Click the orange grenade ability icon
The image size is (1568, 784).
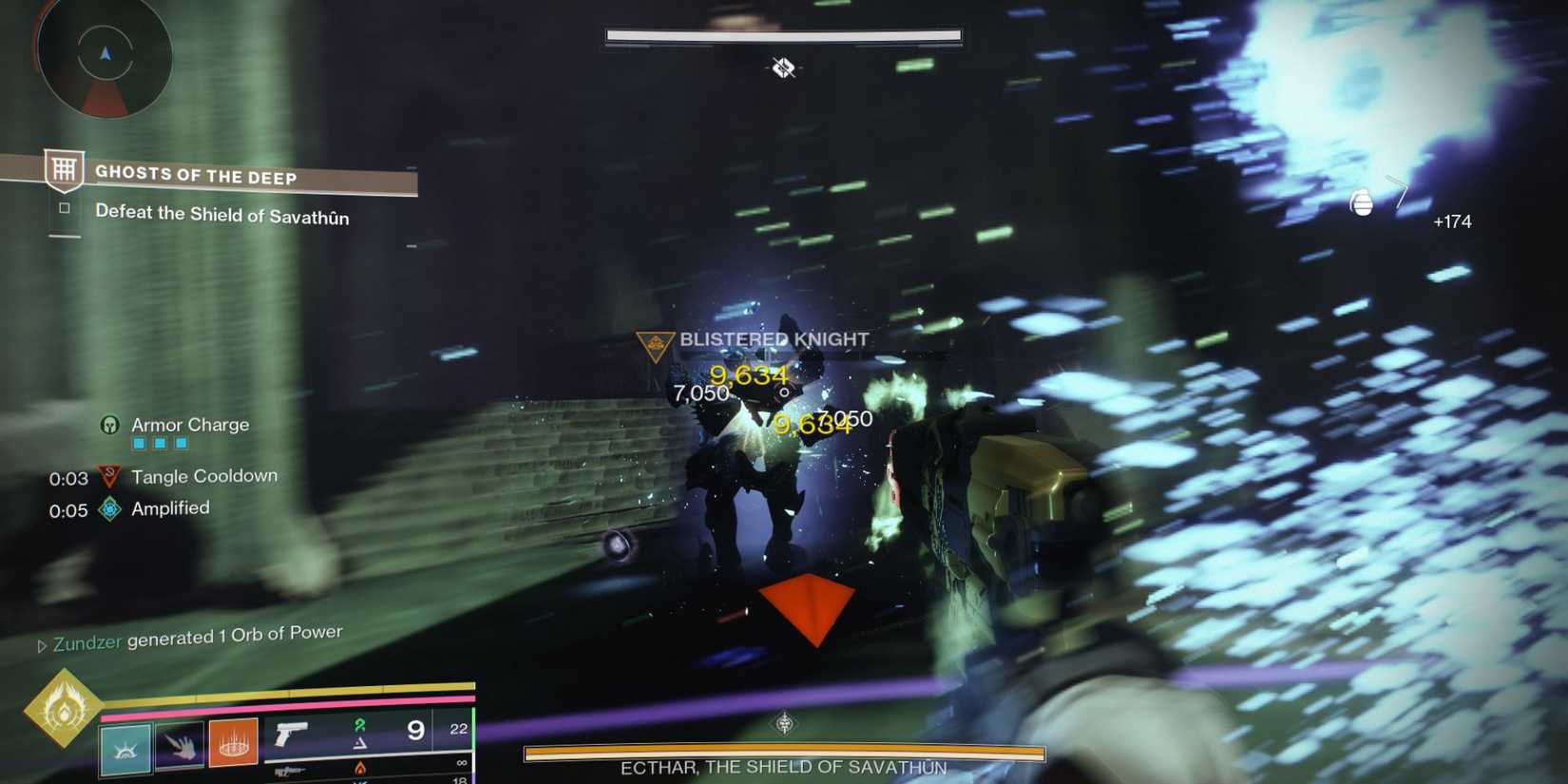coord(236,748)
